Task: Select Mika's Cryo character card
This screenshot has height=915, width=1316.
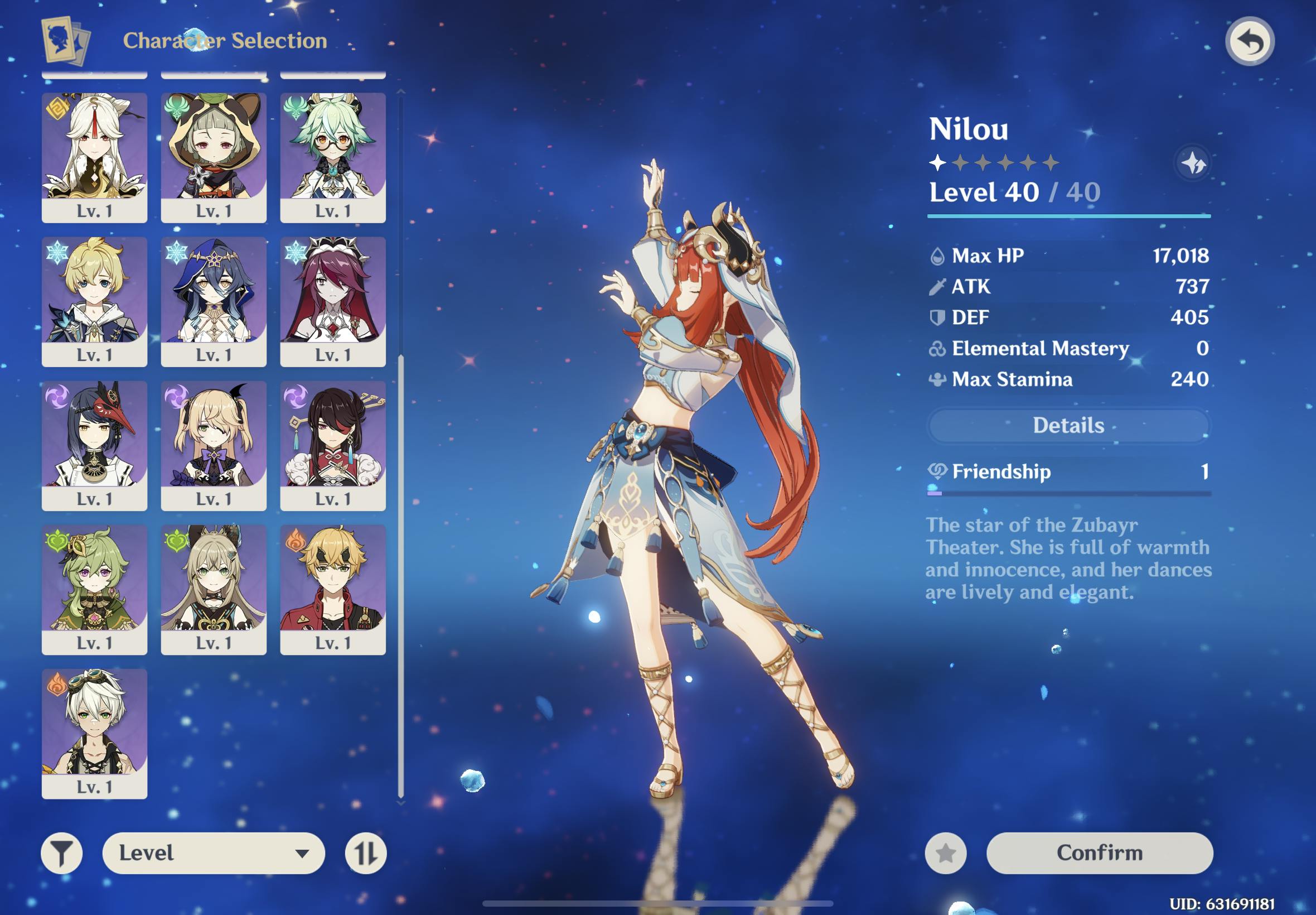Action: [95, 301]
